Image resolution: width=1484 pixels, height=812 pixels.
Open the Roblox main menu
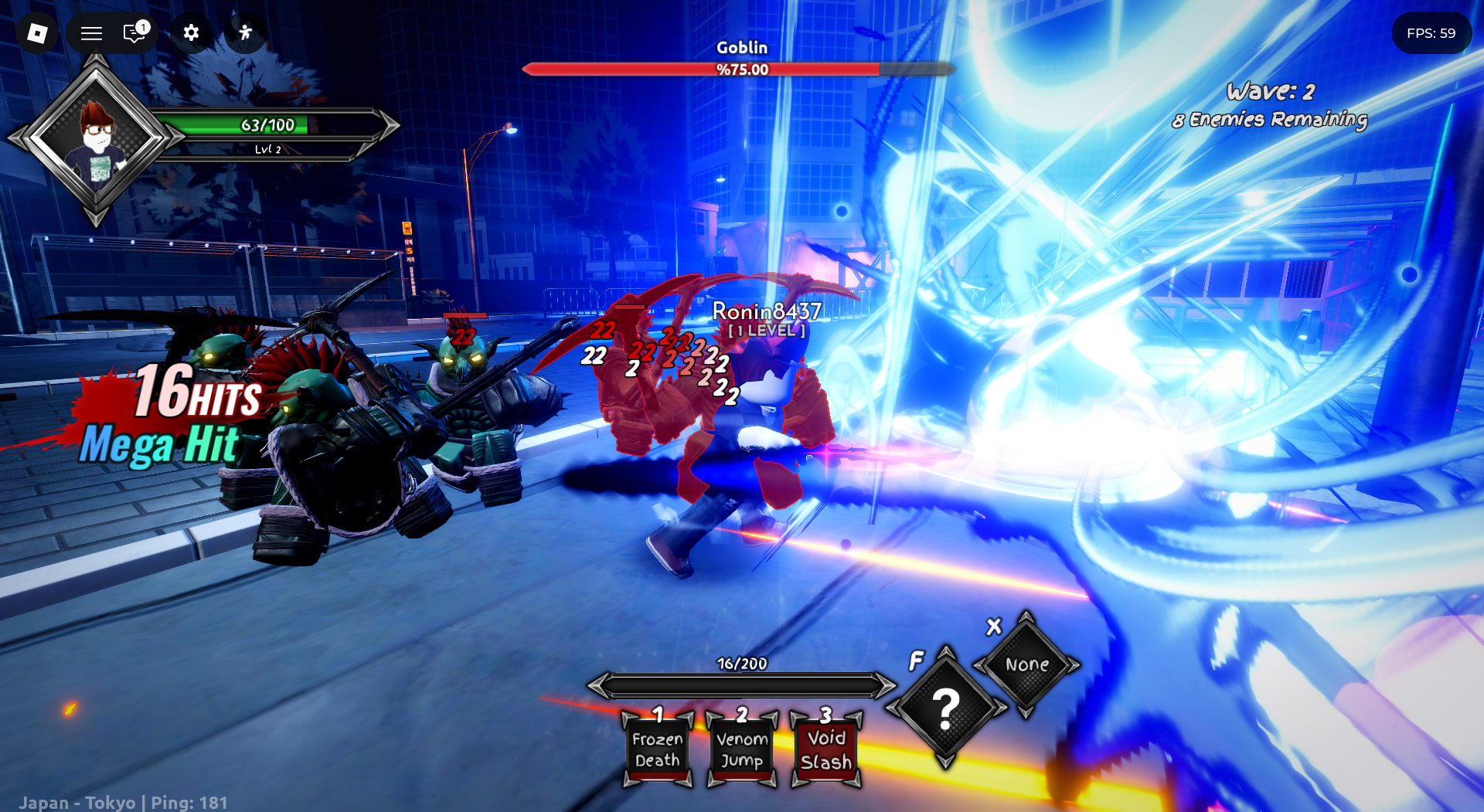tap(37, 33)
